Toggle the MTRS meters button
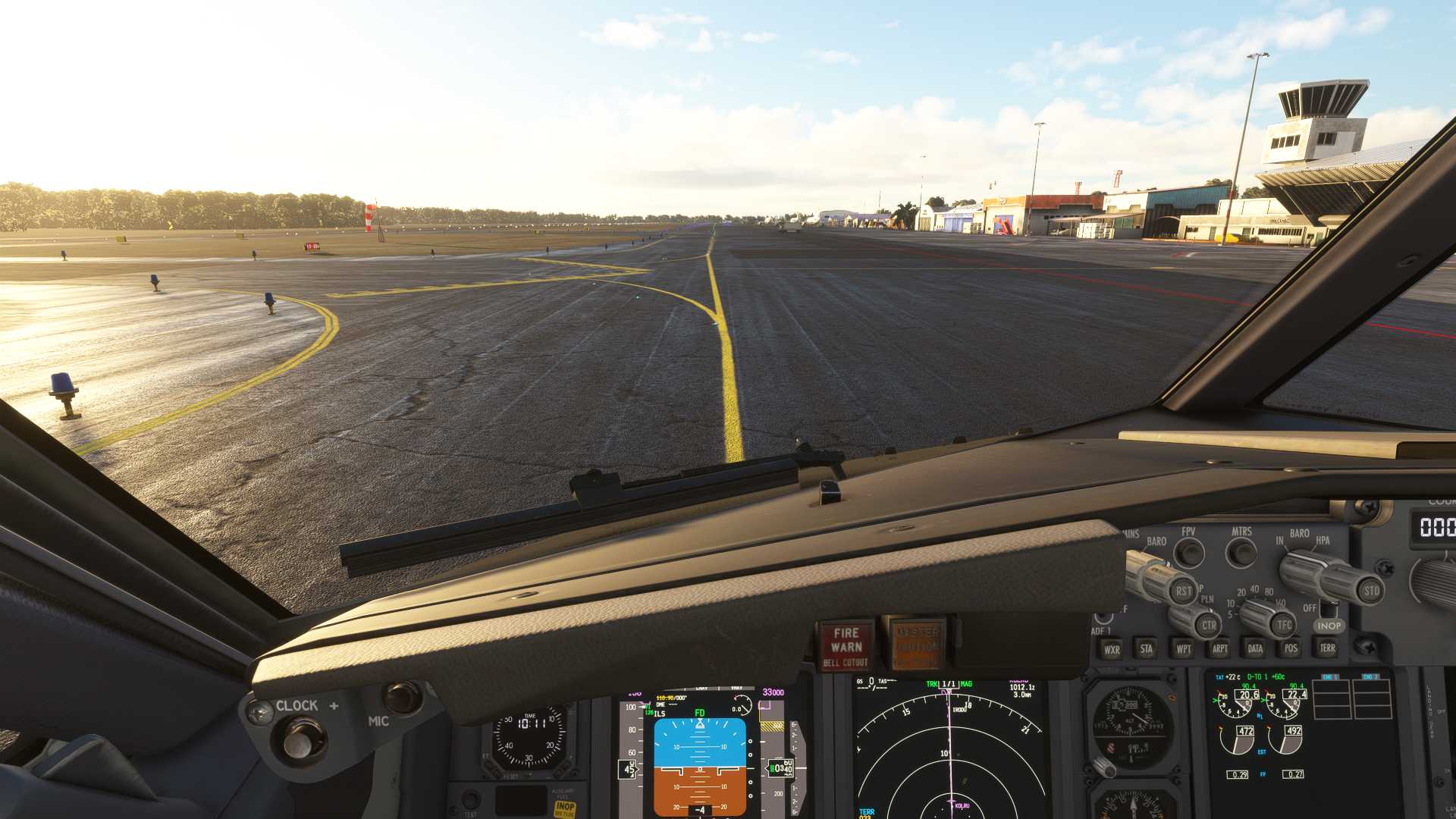The width and height of the screenshot is (1456, 819). tap(1241, 552)
